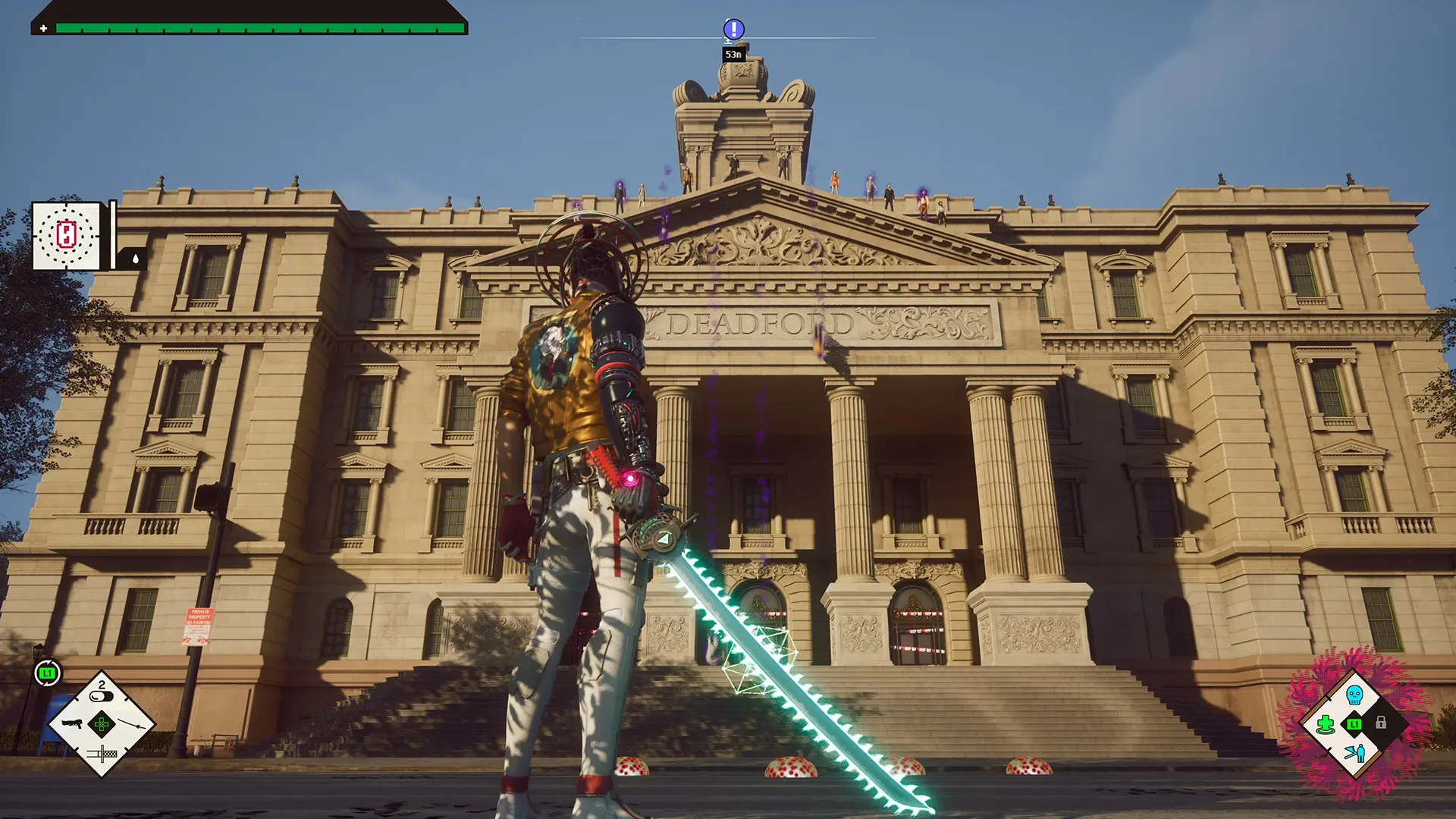Choose the capsule item with count 2

pyautogui.click(x=102, y=695)
